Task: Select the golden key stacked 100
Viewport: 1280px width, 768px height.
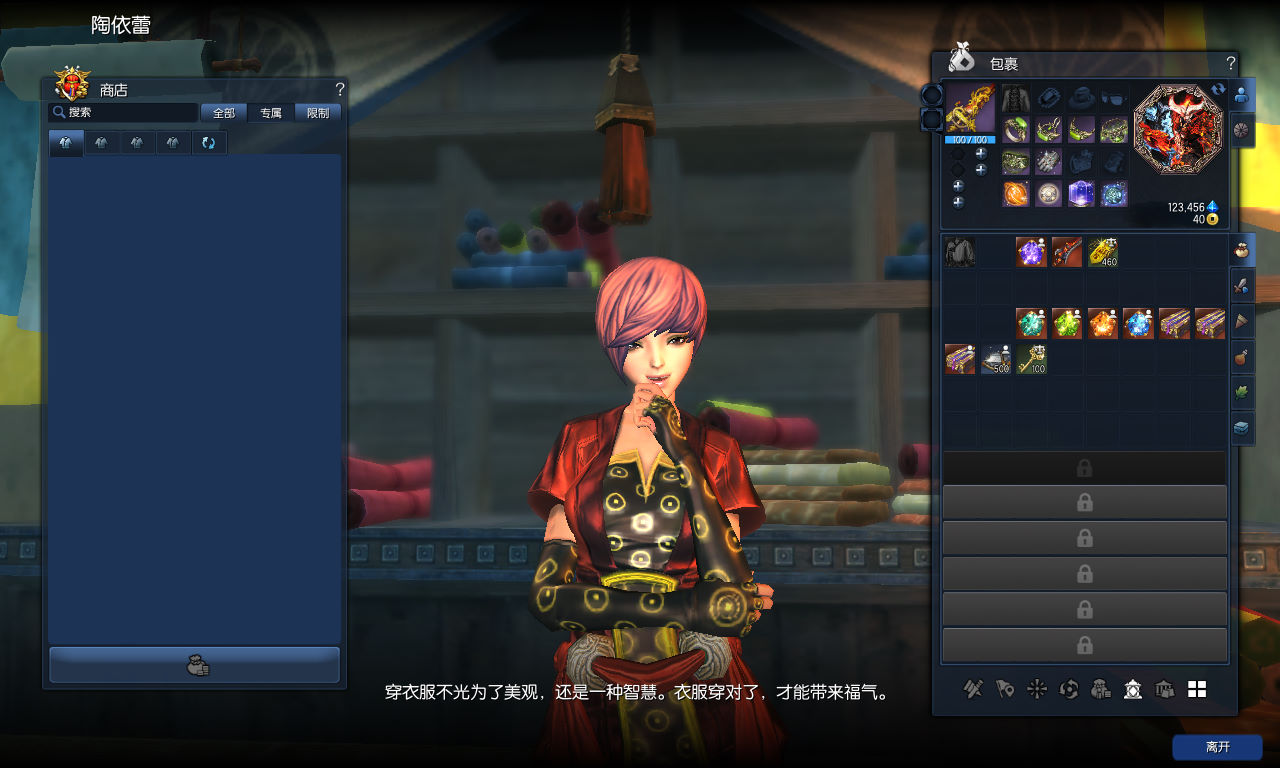Action: [1031, 359]
